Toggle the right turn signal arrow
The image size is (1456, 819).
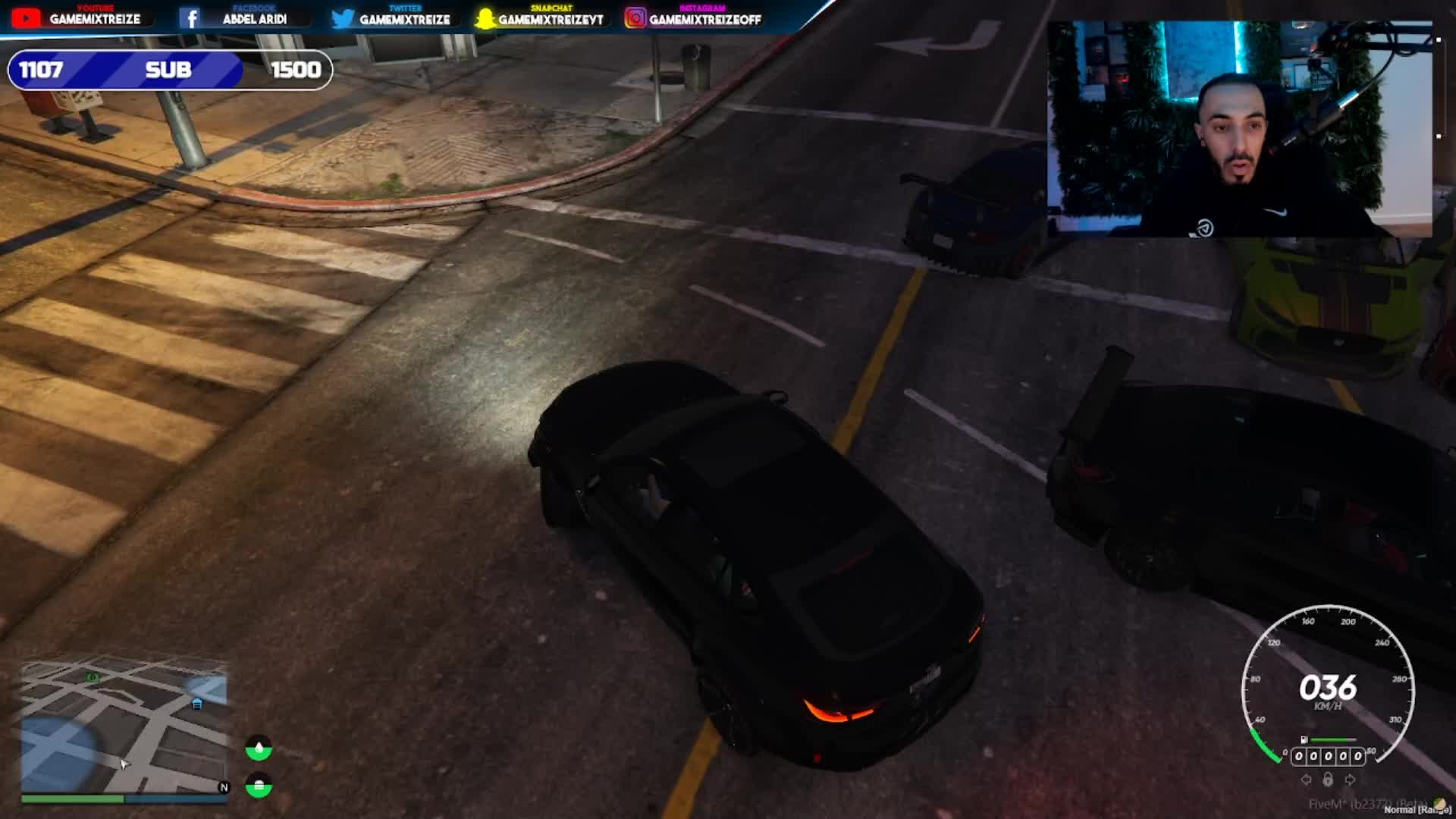pos(1350,780)
